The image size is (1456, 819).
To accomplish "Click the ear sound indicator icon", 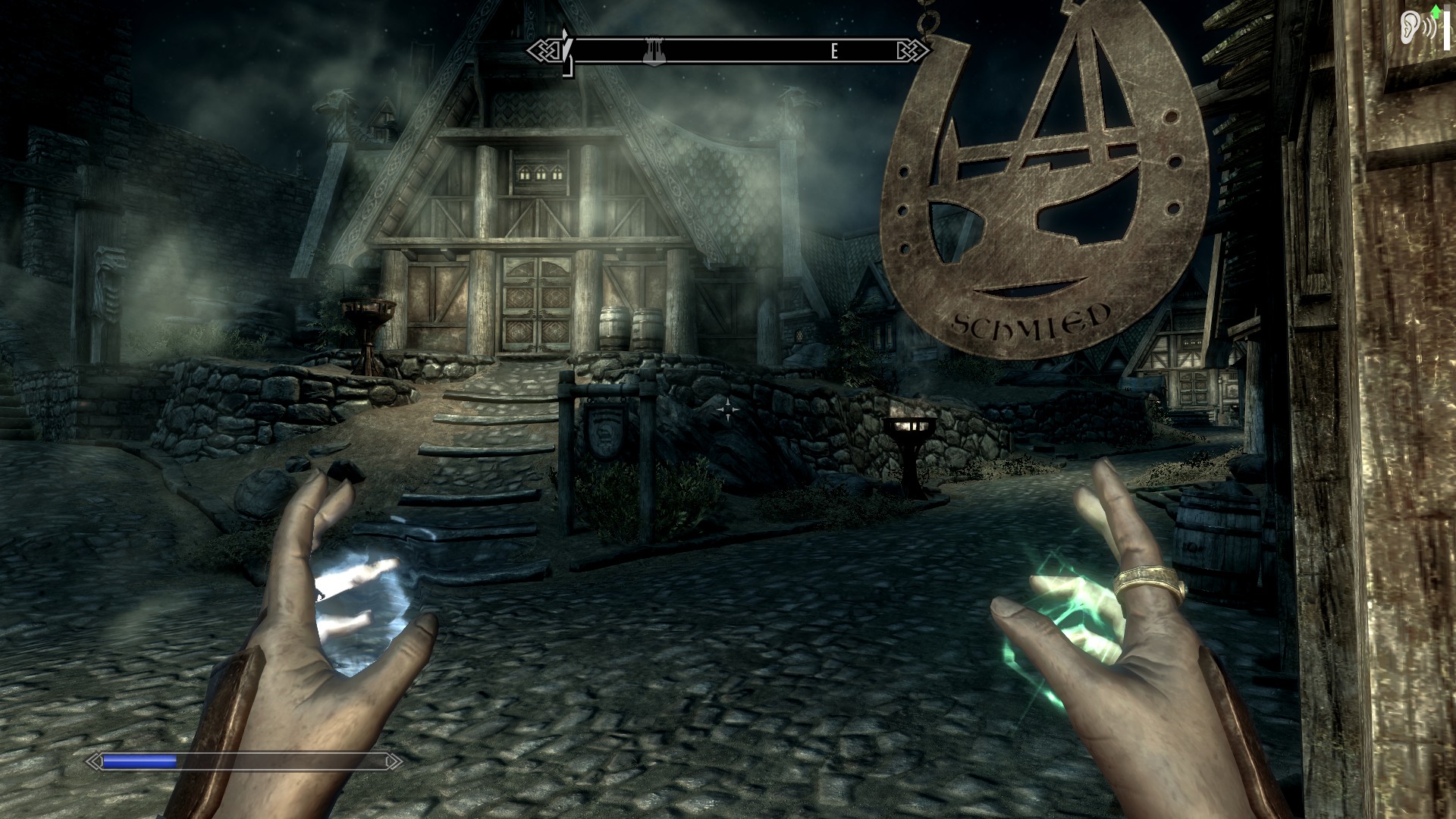I will (x=1410, y=26).
